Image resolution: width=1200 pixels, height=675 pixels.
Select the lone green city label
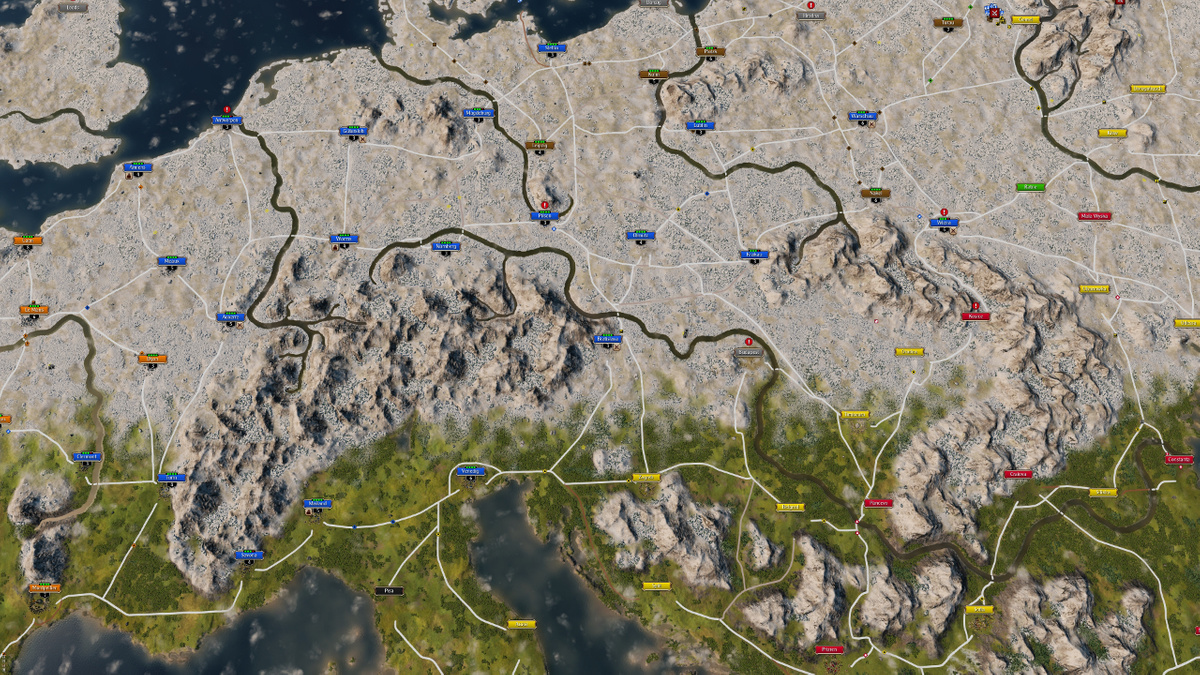click(1030, 187)
